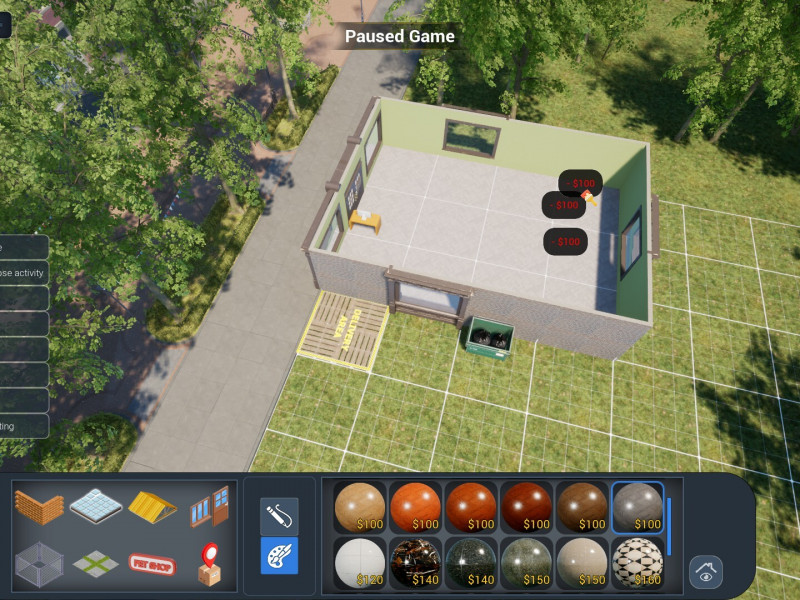Pick the black-and-white patterned $160 material
800x600 pixels.
point(637,562)
